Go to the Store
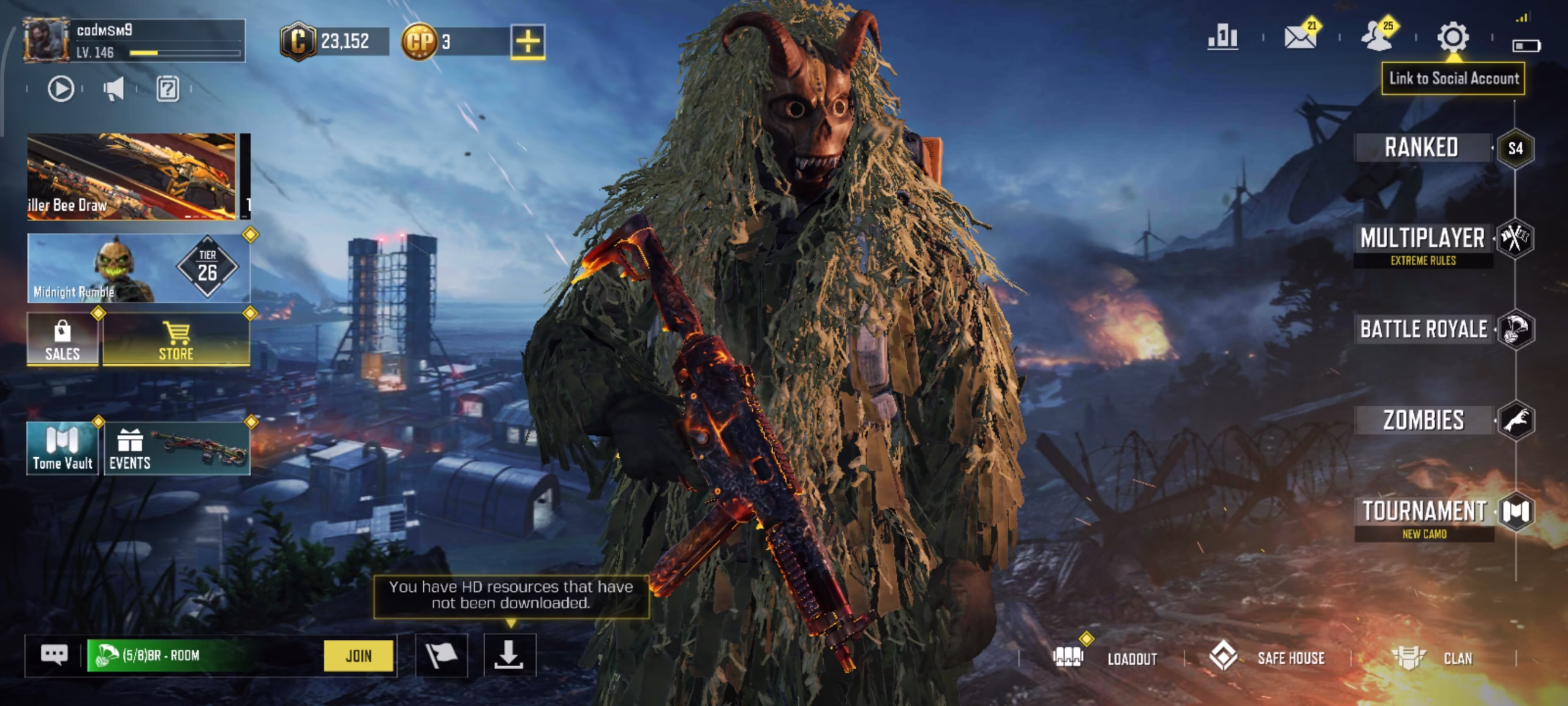The height and width of the screenshot is (706, 1568). [176, 339]
